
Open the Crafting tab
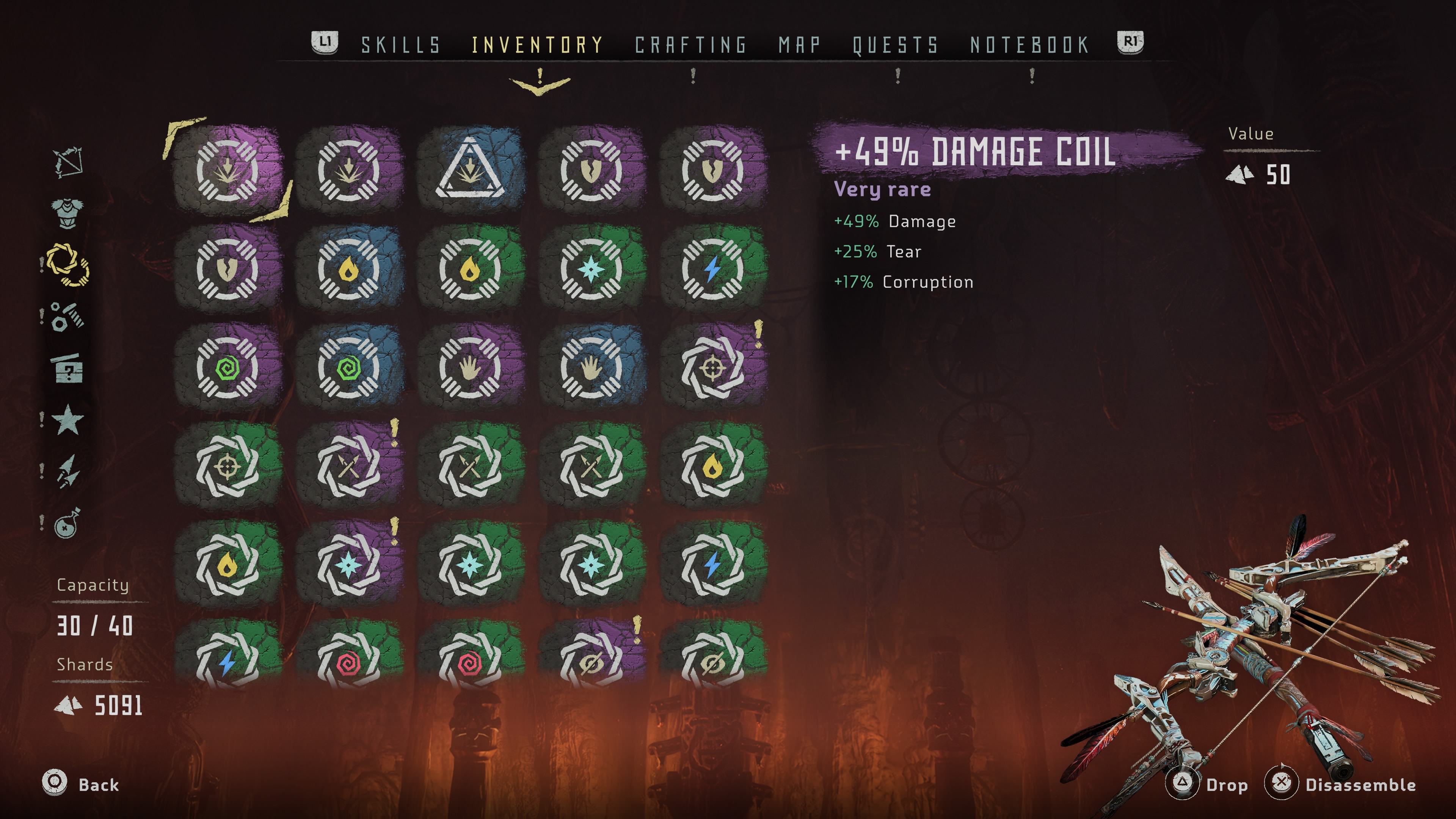point(691,45)
